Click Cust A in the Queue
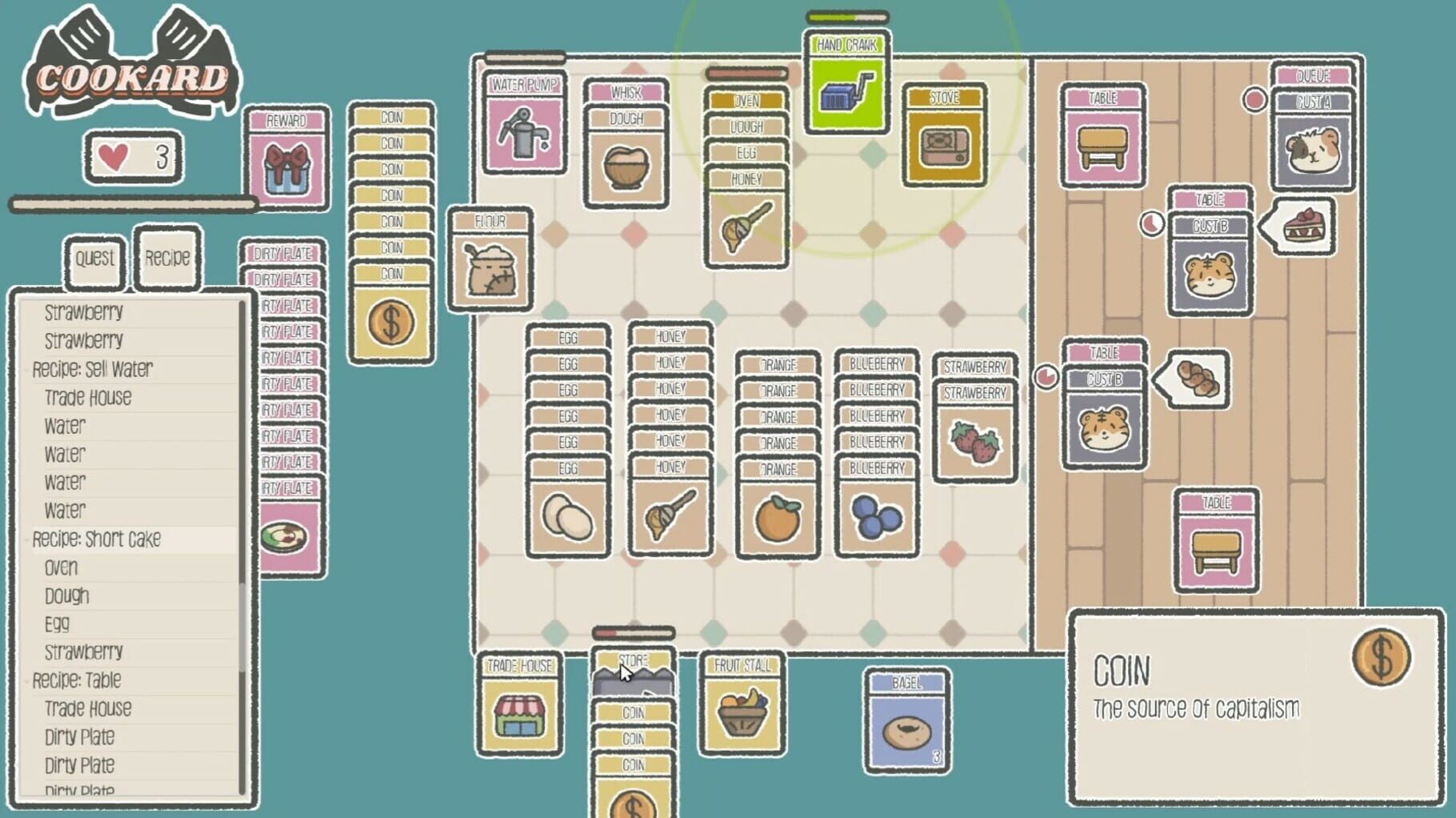The width and height of the screenshot is (1456, 818). (x=1314, y=148)
